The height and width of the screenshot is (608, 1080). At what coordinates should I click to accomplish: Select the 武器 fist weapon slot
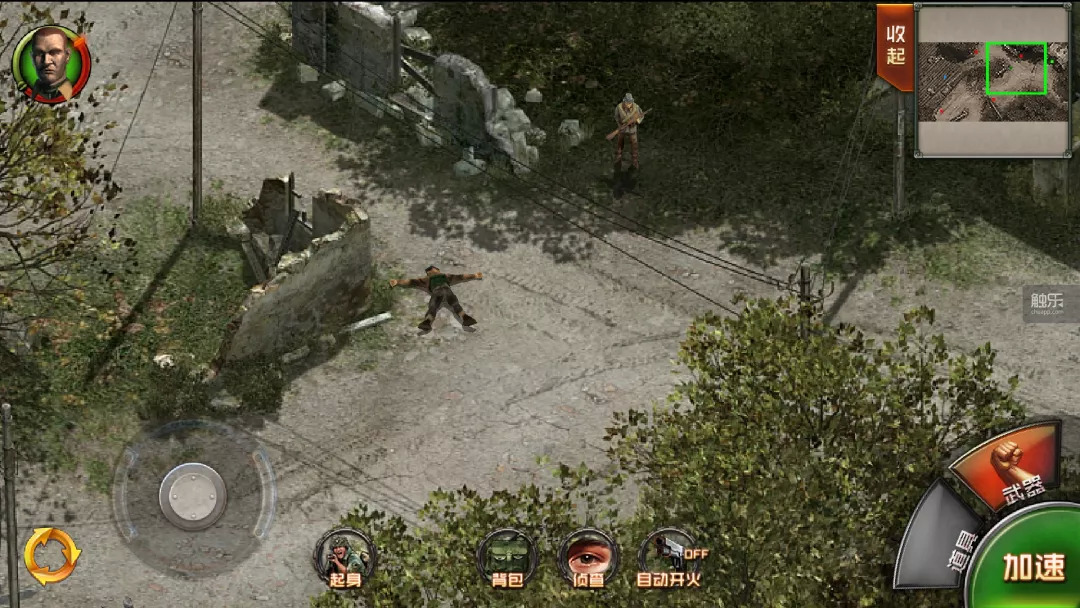click(1007, 466)
